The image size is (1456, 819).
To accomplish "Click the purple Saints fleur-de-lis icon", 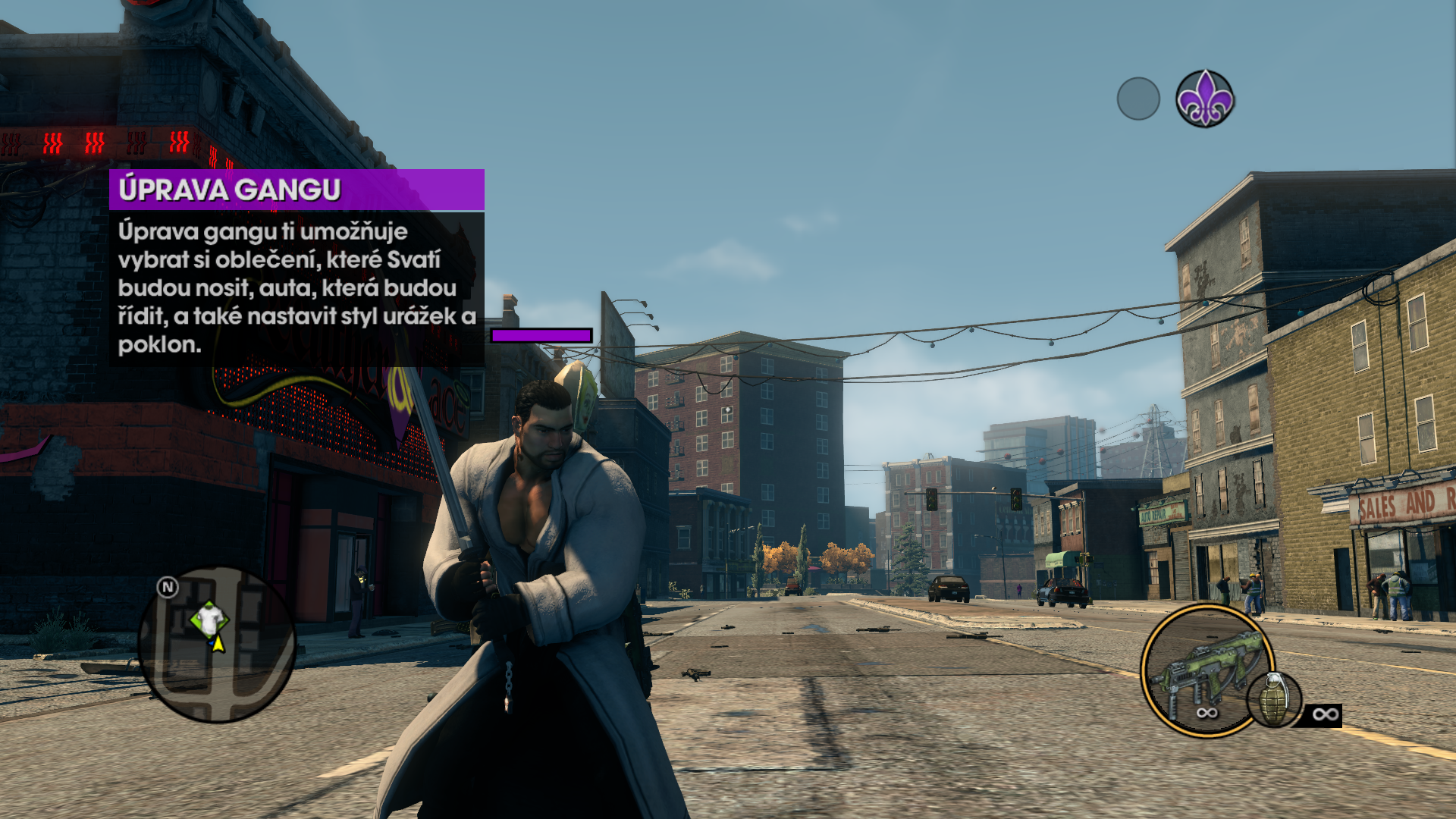I will pyautogui.click(x=1204, y=99).
